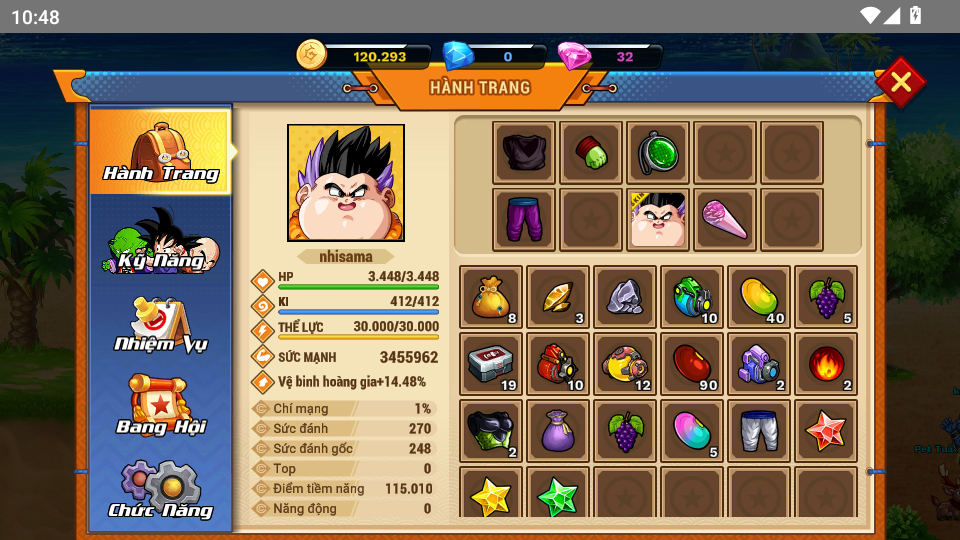This screenshot has height=540, width=960.
Task: Select the Hành Trang backpack tab
Action: (161, 152)
